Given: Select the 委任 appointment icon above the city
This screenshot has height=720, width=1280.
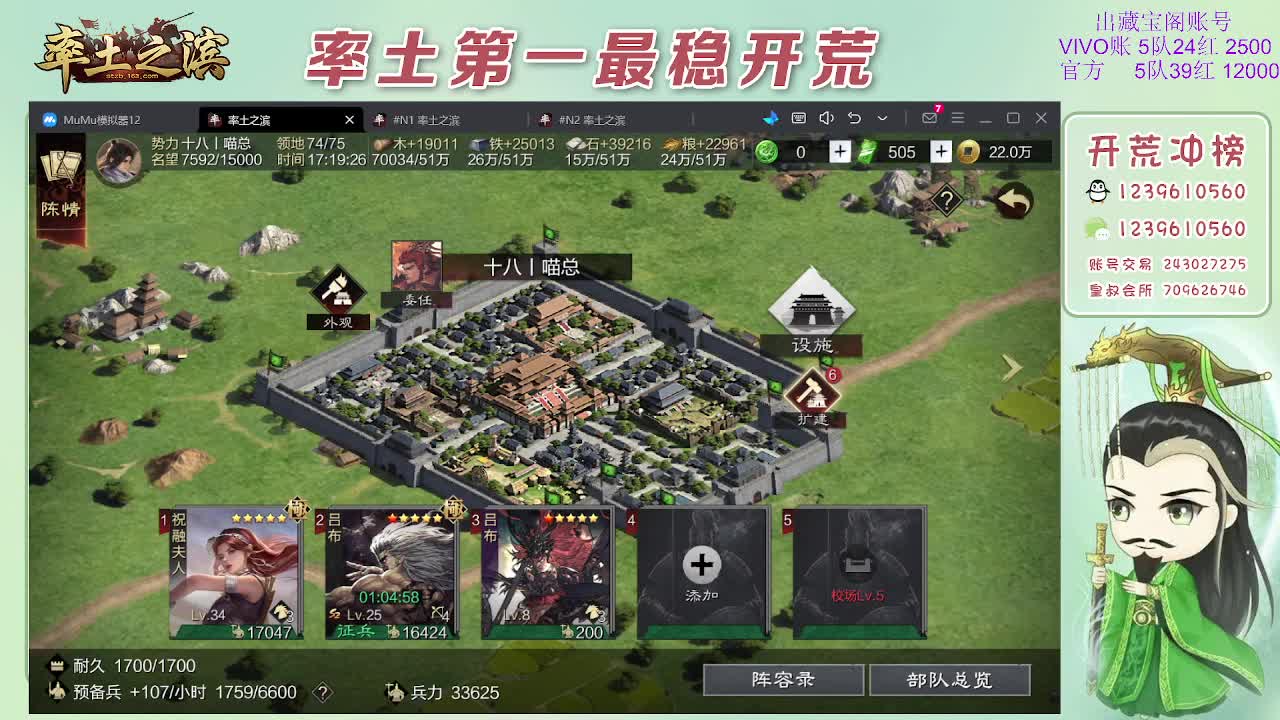Looking at the screenshot, I should pyautogui.click(x=419, y=268).
